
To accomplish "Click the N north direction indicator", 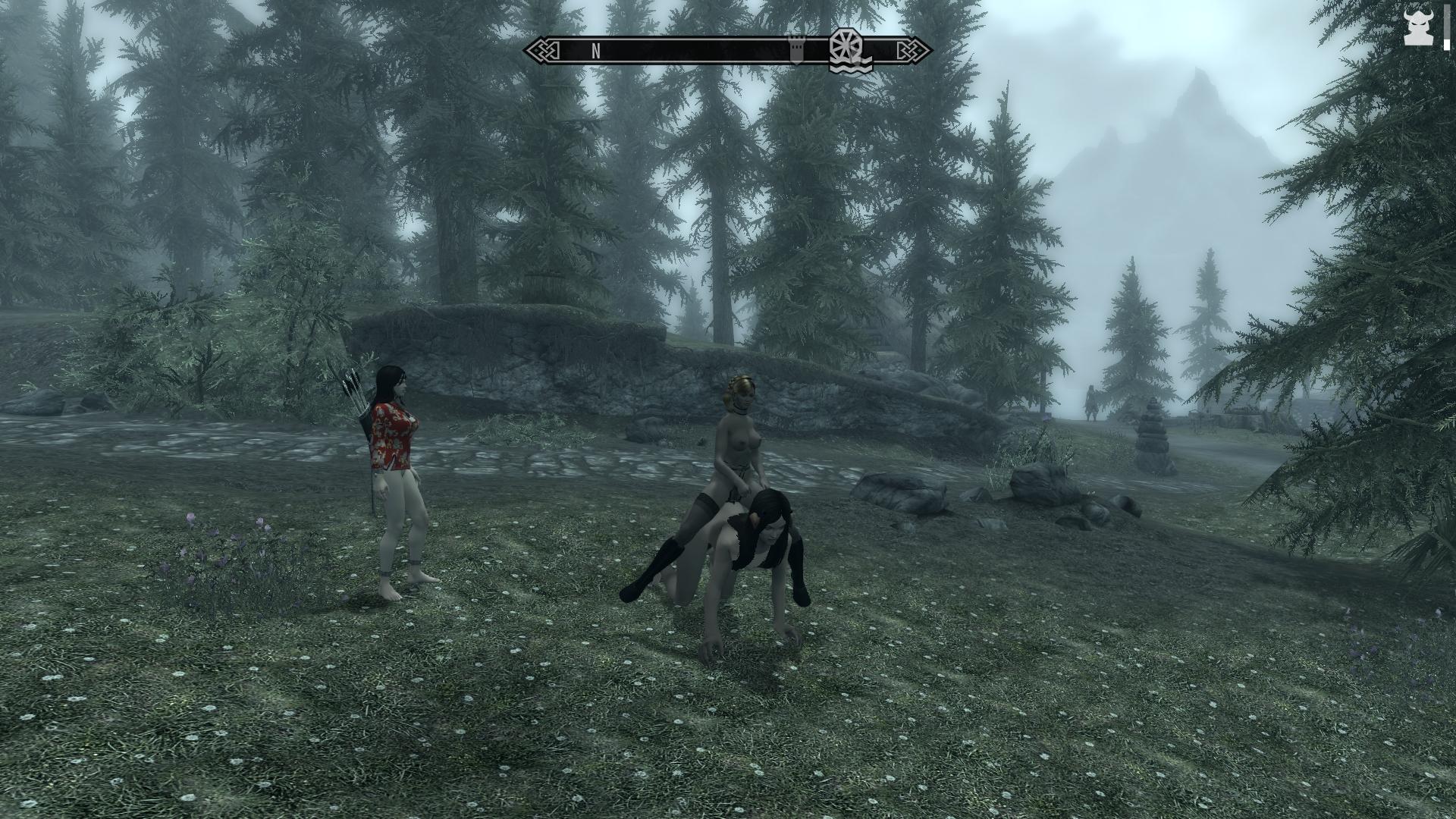I will (595, 52).
